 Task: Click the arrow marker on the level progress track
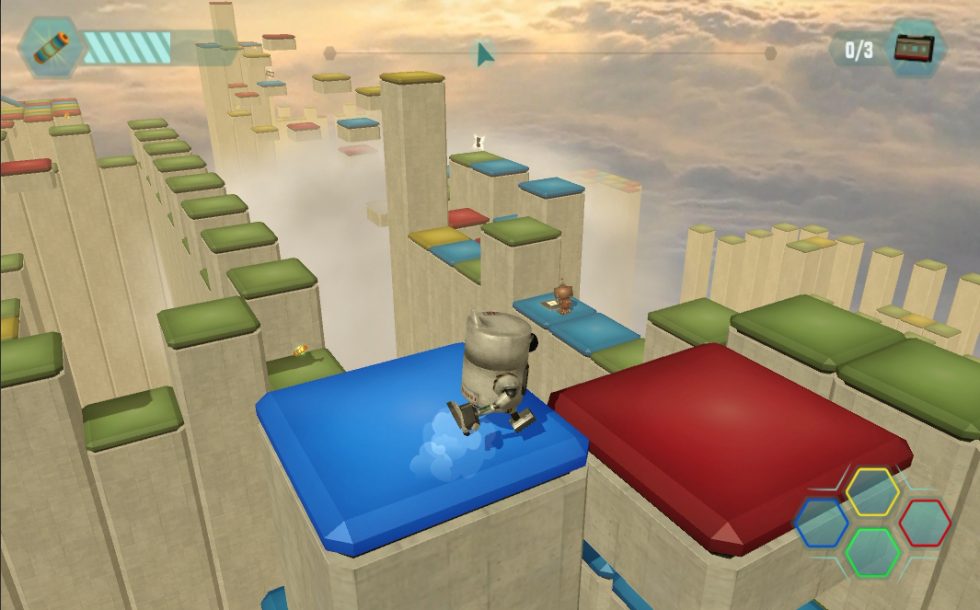[485, 53]
